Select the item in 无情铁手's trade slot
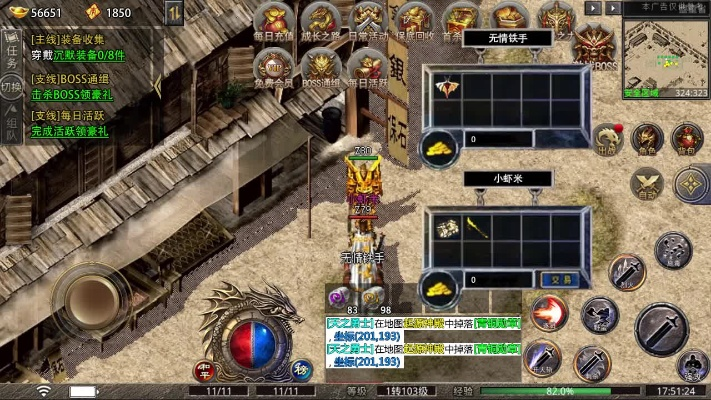Screen dimensions: 711x400 point(444,88)
